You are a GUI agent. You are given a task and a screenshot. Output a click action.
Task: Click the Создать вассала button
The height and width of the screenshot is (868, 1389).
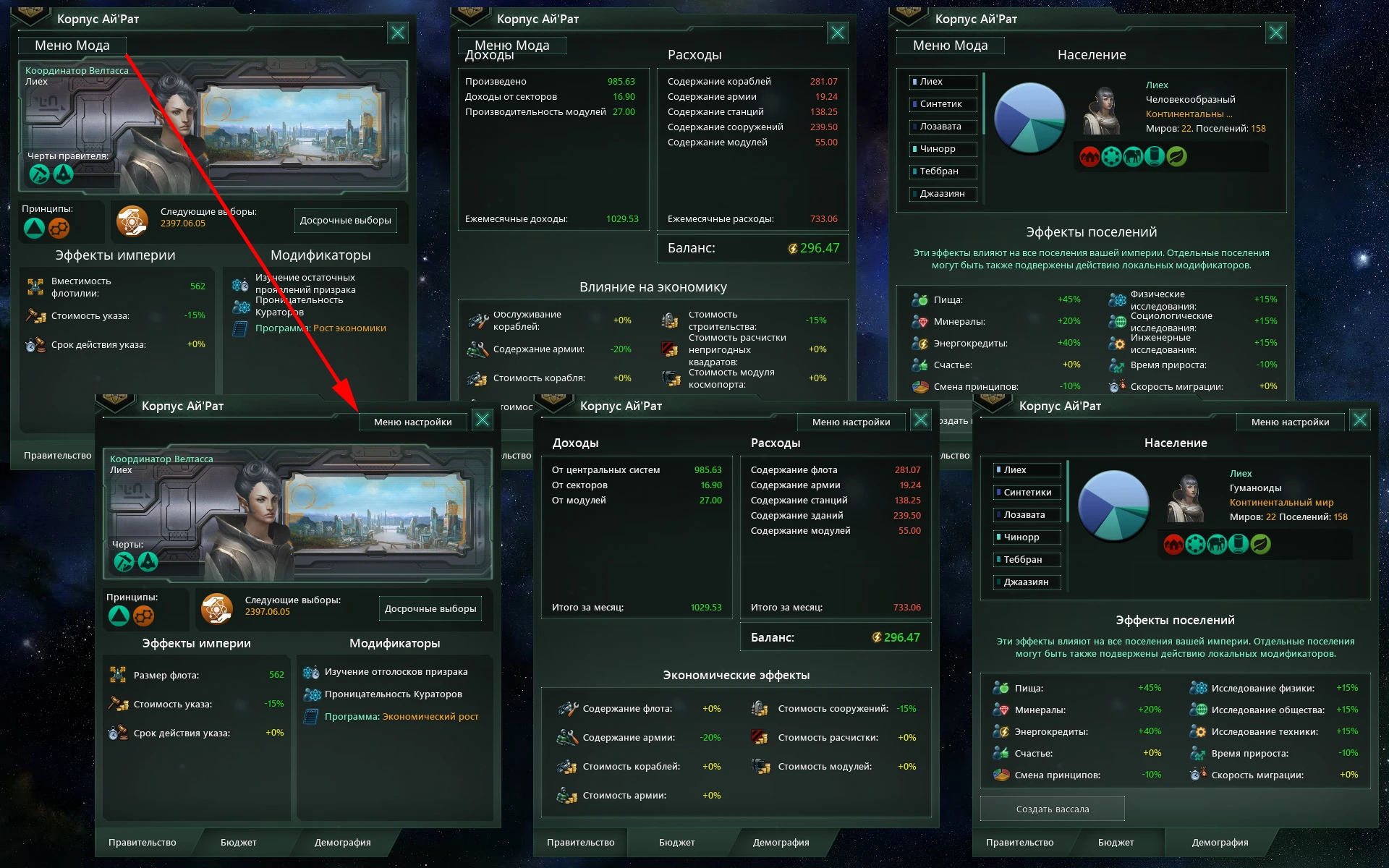[1051, 808]
